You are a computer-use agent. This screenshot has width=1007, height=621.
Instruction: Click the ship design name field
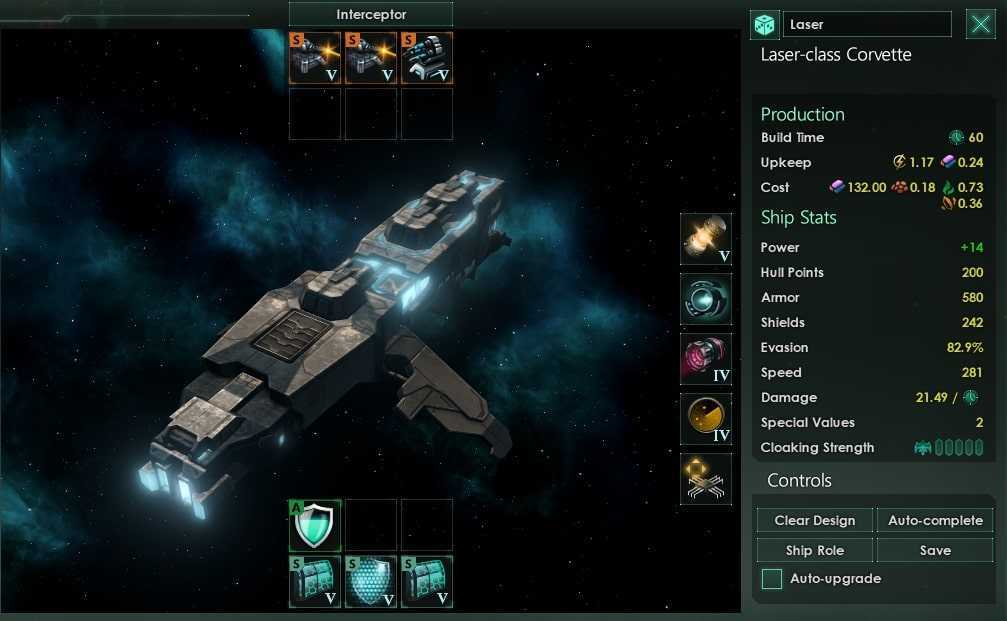tap(867, 25)
